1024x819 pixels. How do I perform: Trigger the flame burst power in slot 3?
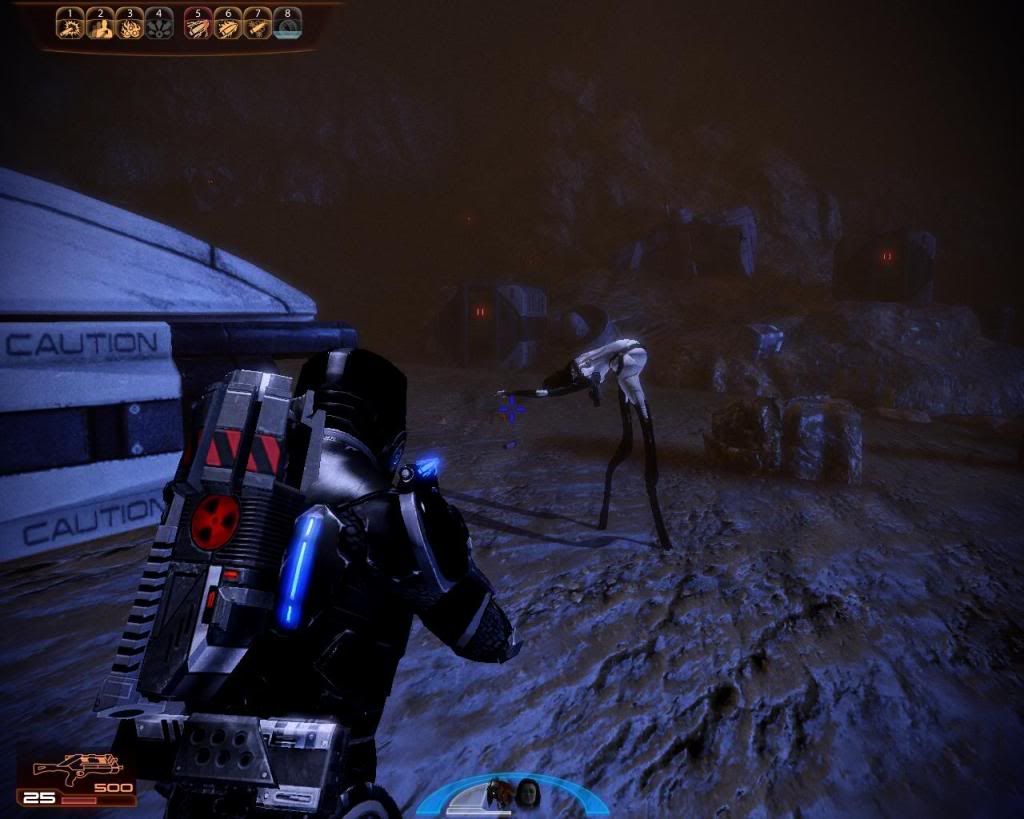click(130, 24)
